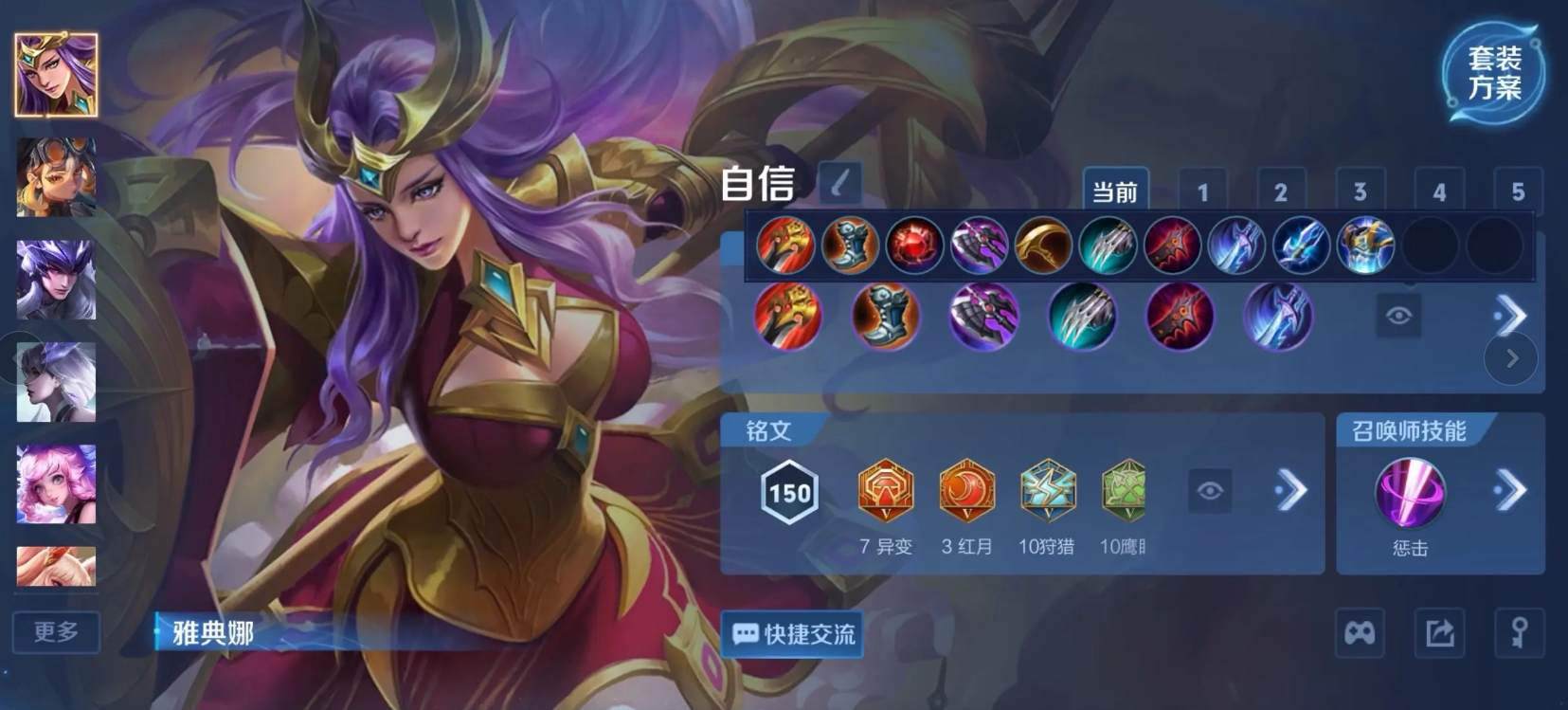Click the 更多 more button
The width and height of the screenshot is (1568, 710).
click(x=55, y=632)
